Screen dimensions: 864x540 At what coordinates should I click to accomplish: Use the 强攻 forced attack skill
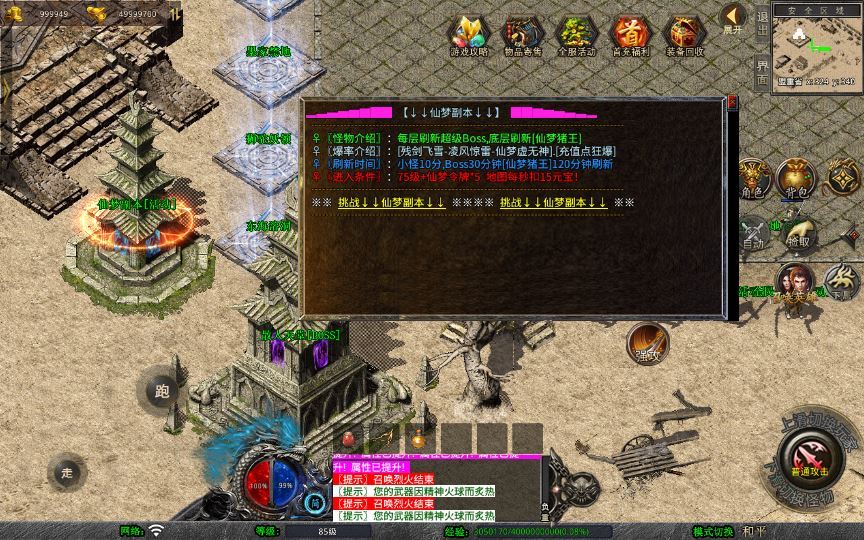coord(648,343)
